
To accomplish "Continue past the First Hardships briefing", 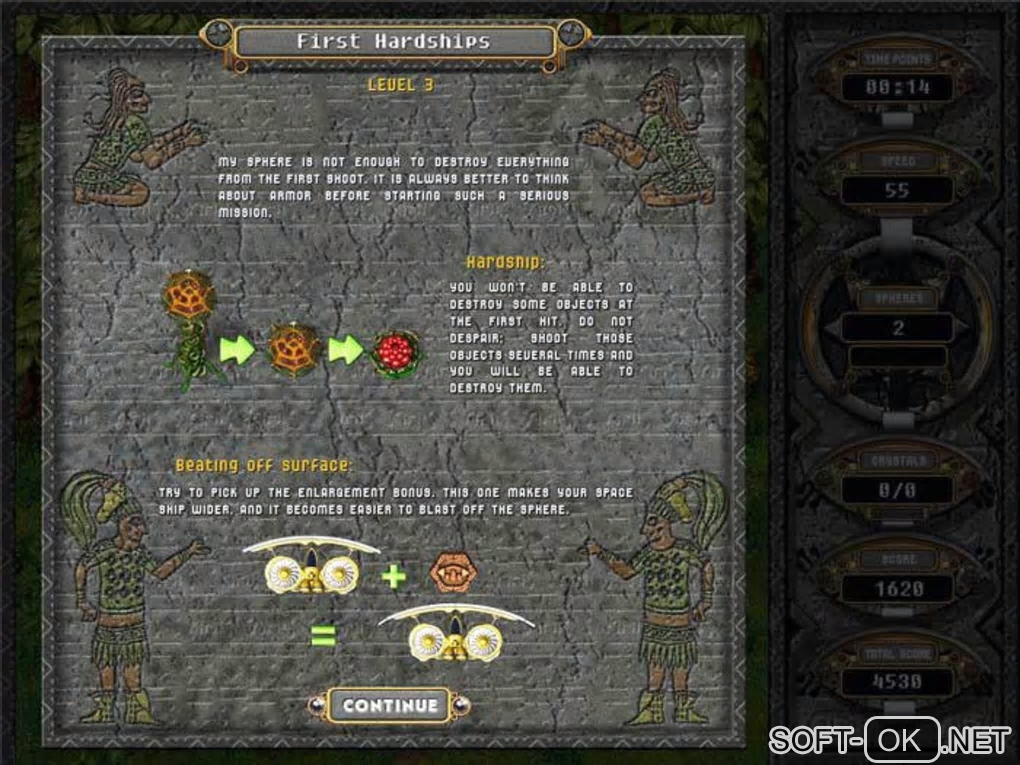I will click(389, 705).
